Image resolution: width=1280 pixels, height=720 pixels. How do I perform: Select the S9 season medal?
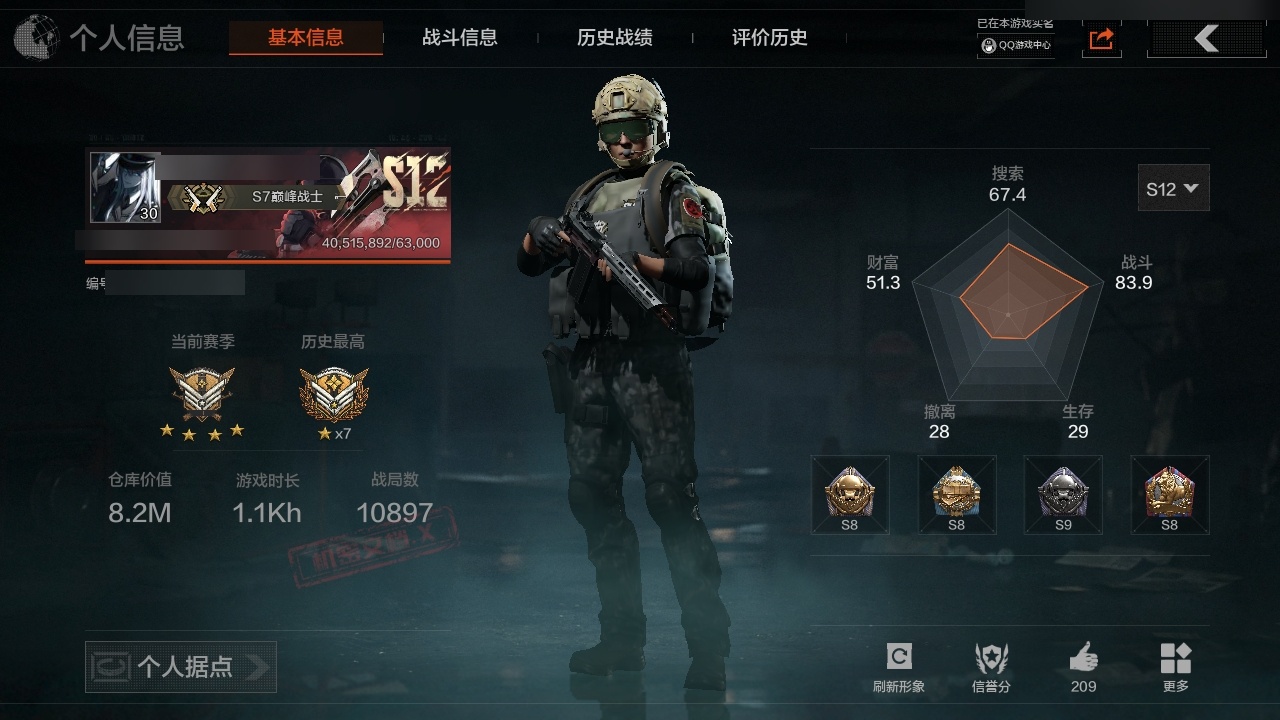tap(1062, 494)
